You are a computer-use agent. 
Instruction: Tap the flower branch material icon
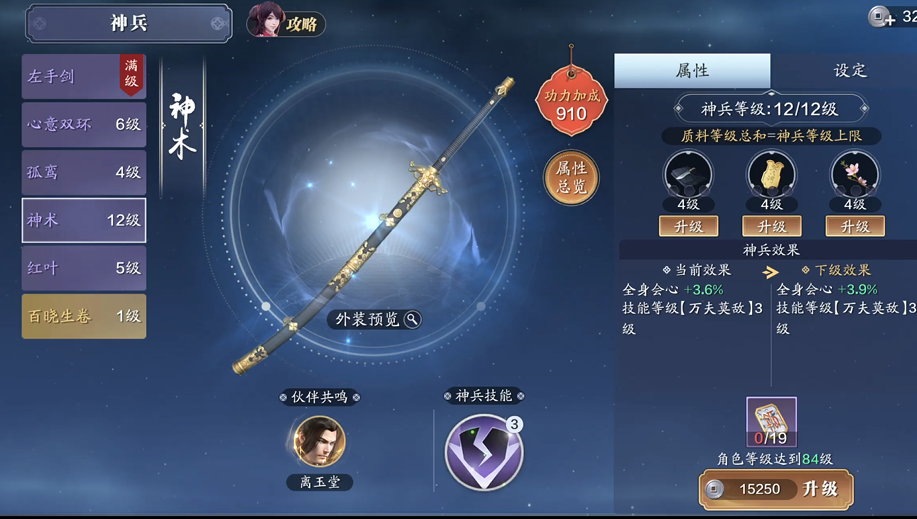point(854,175)
